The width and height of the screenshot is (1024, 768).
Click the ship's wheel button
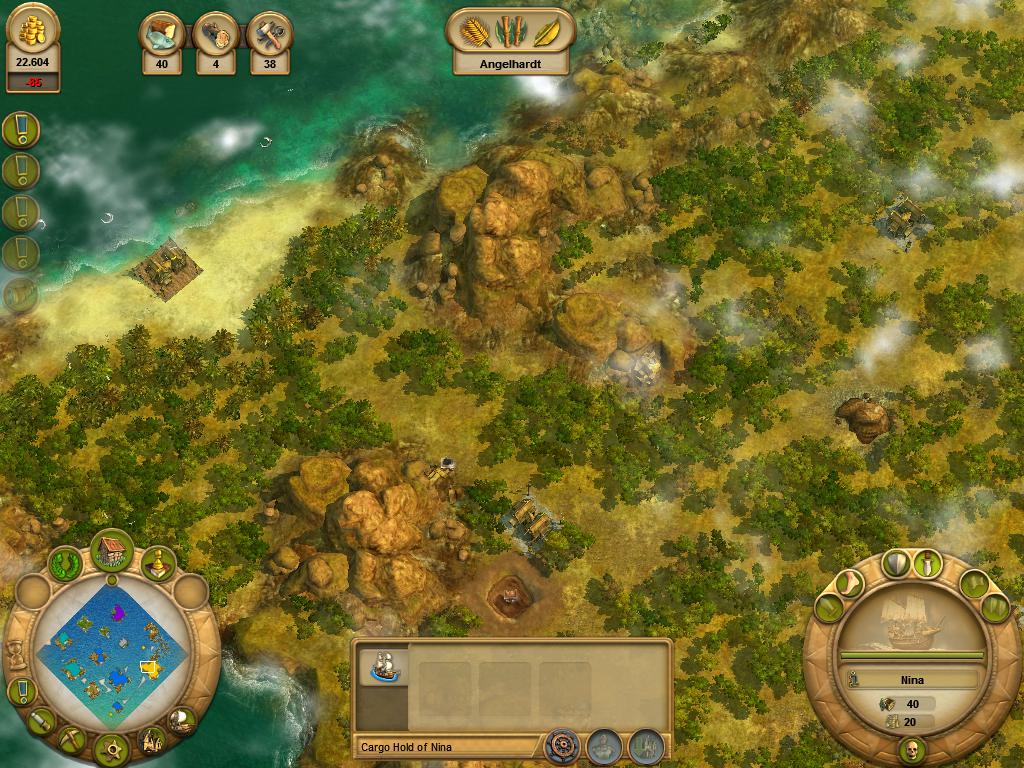click(561, 745)
